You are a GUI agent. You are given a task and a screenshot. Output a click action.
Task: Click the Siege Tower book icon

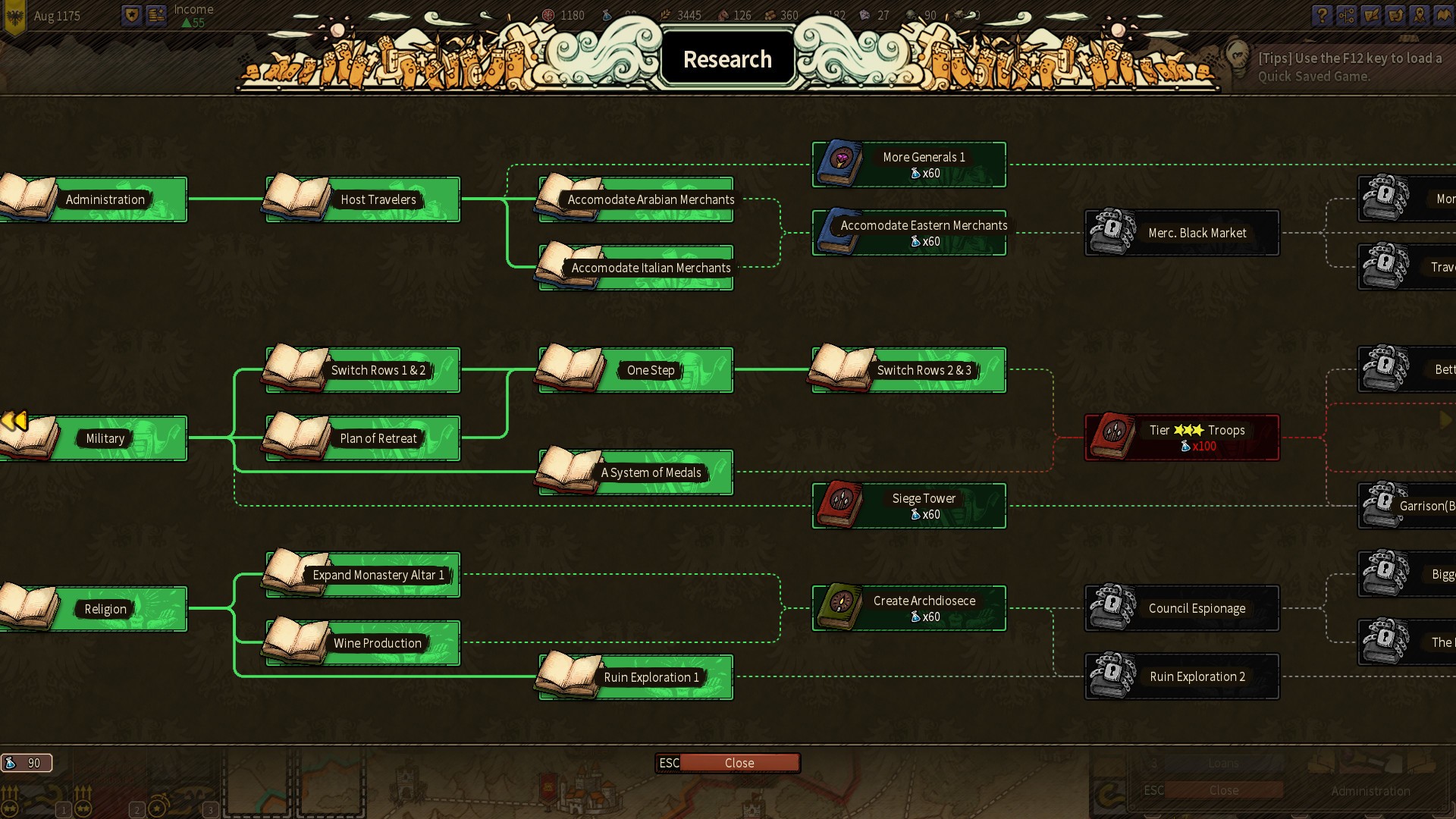pyautogui.click(x=842, y=505)
